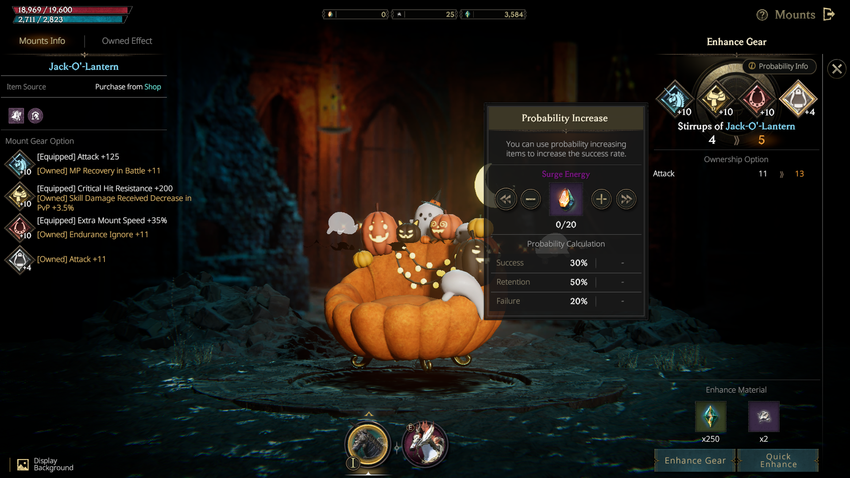
Task: Start Quick Enhance
Action: [778, 460]
